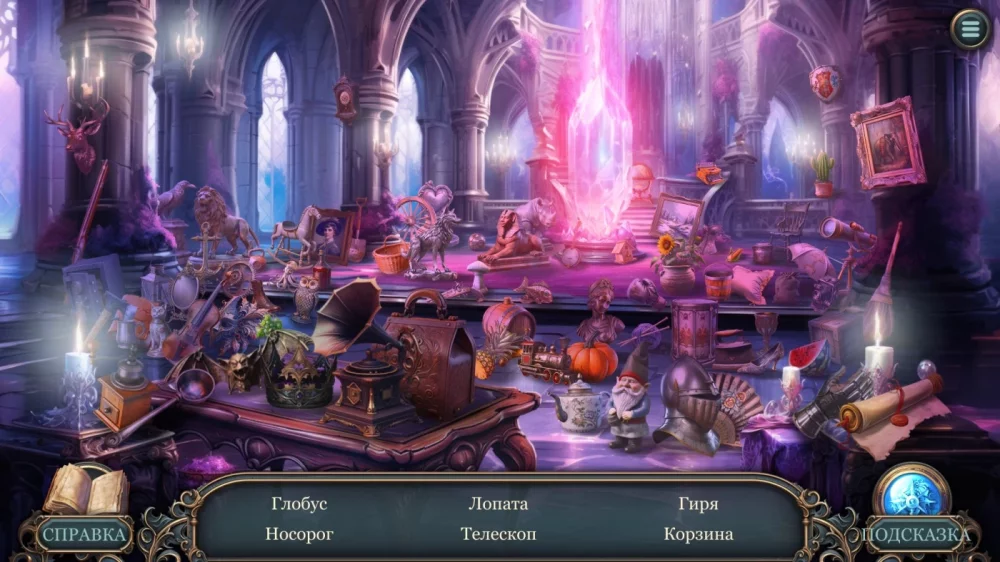The image size is (1000, 562).
Task: Choose Гиря from the word list
Action: [698, 504]
